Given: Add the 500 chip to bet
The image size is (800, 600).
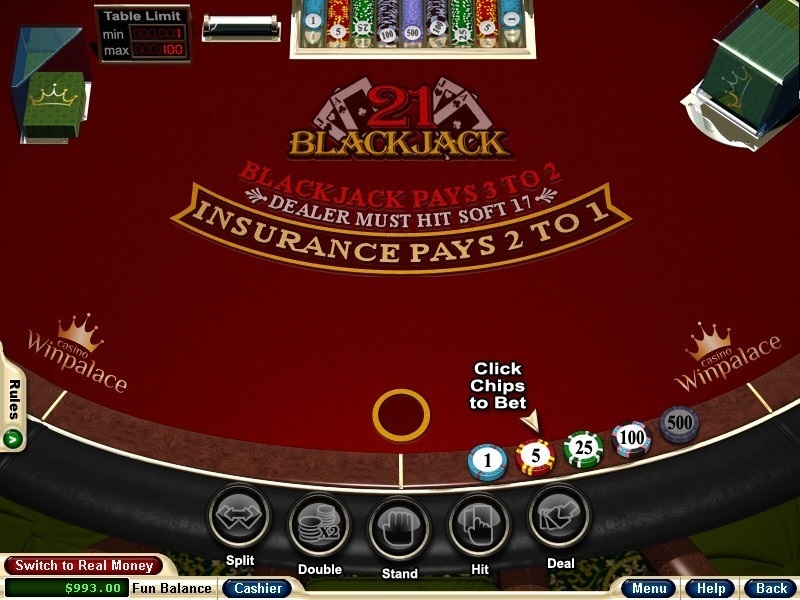Looking at the screenshot, I should pyautogui.click(x=679, y=424).
